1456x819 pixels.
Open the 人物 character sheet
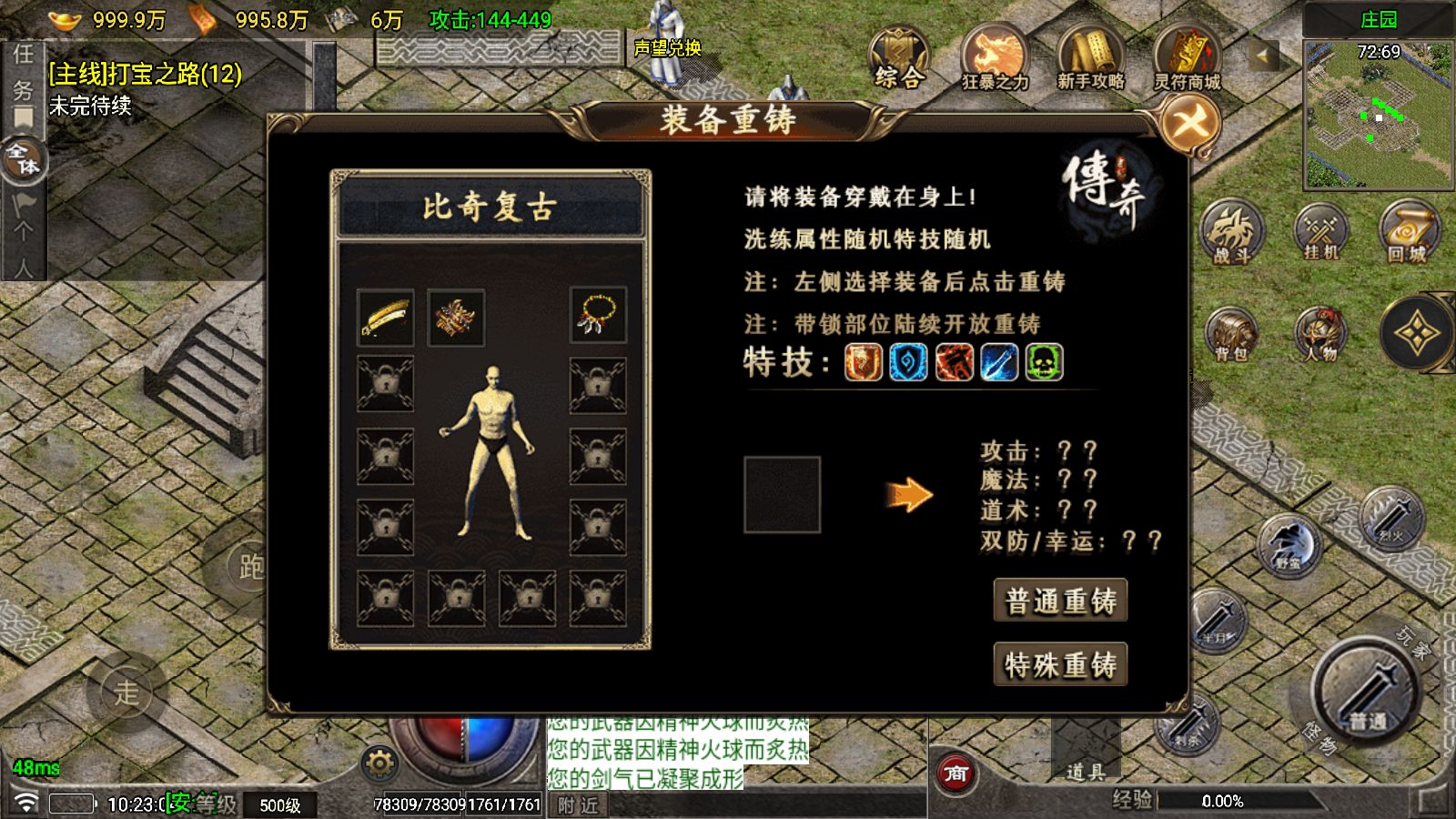tap(1320, 335)
